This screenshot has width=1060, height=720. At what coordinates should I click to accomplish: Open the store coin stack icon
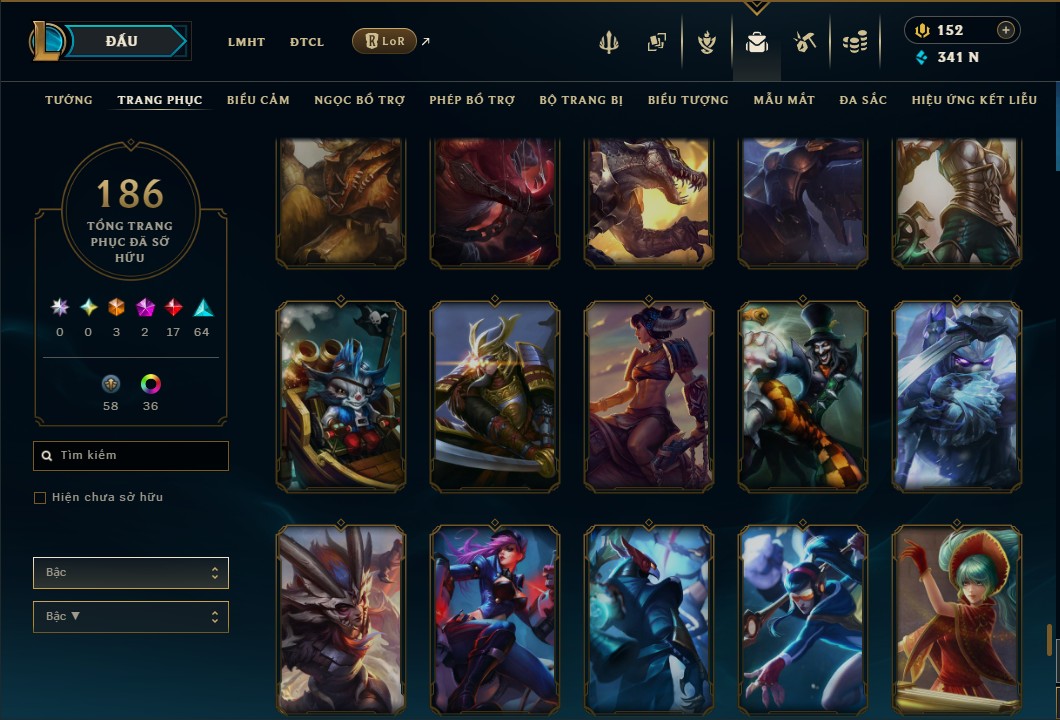point(854,42)
